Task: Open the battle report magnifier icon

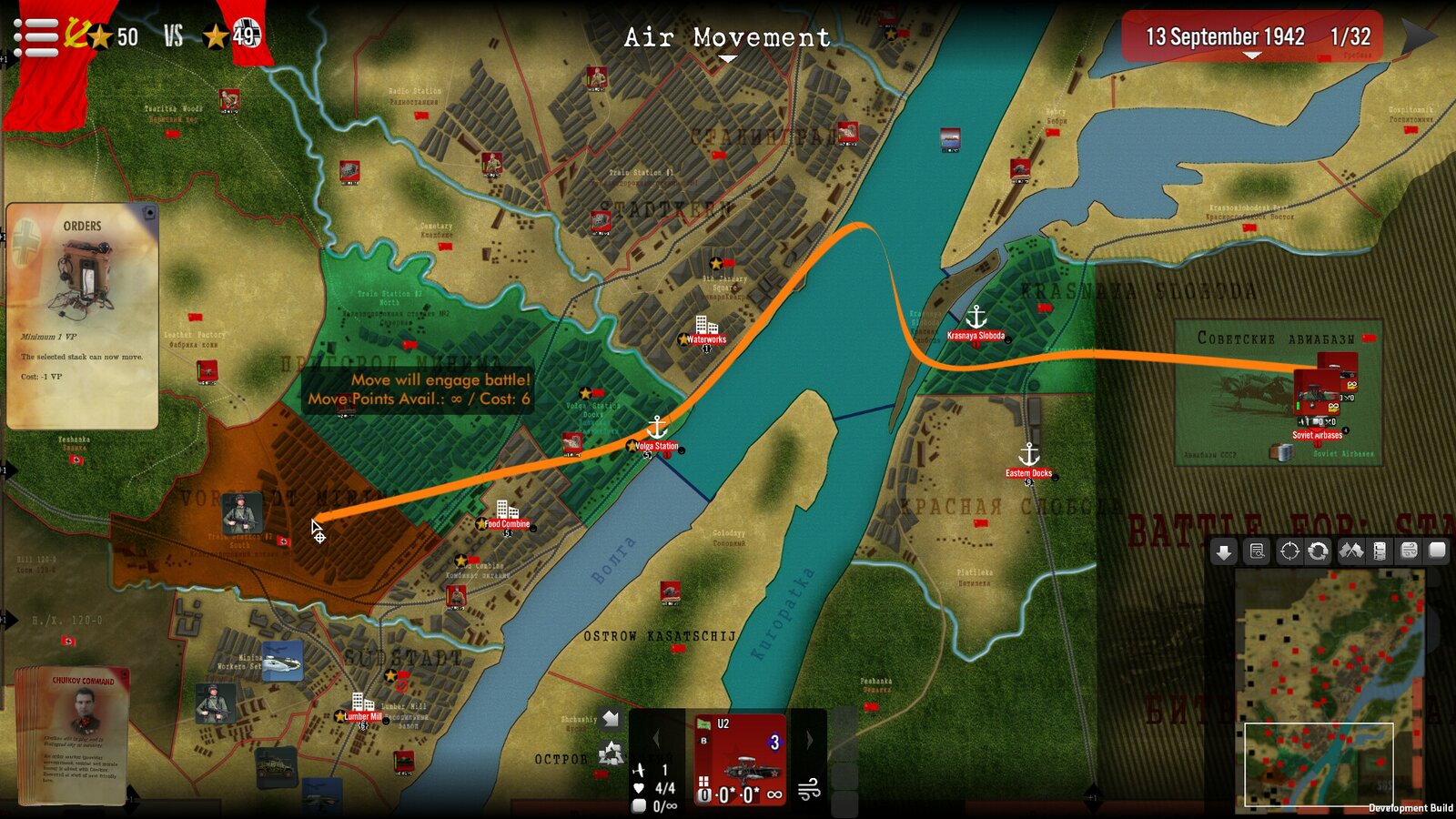Action: pyautogui.click(x=1257, y=551)
